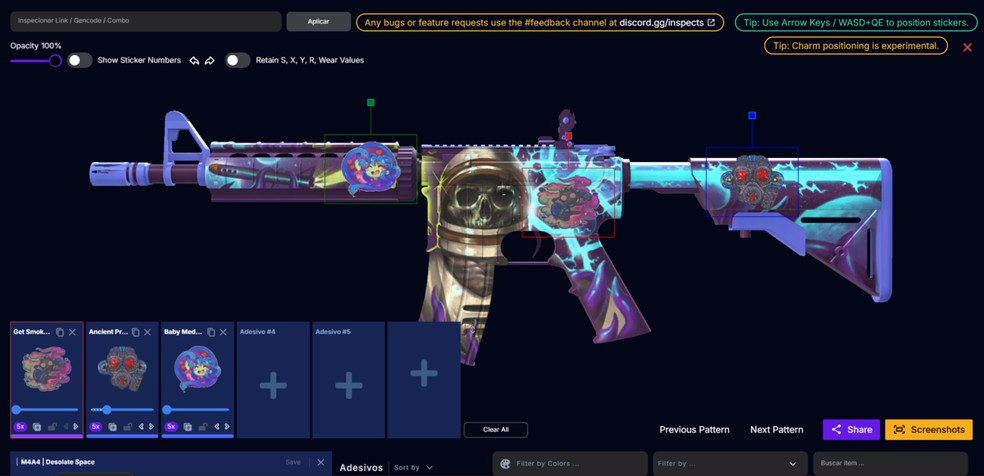Click the undo arrow
Screen dimensions: 984x476
pos(194,61)
